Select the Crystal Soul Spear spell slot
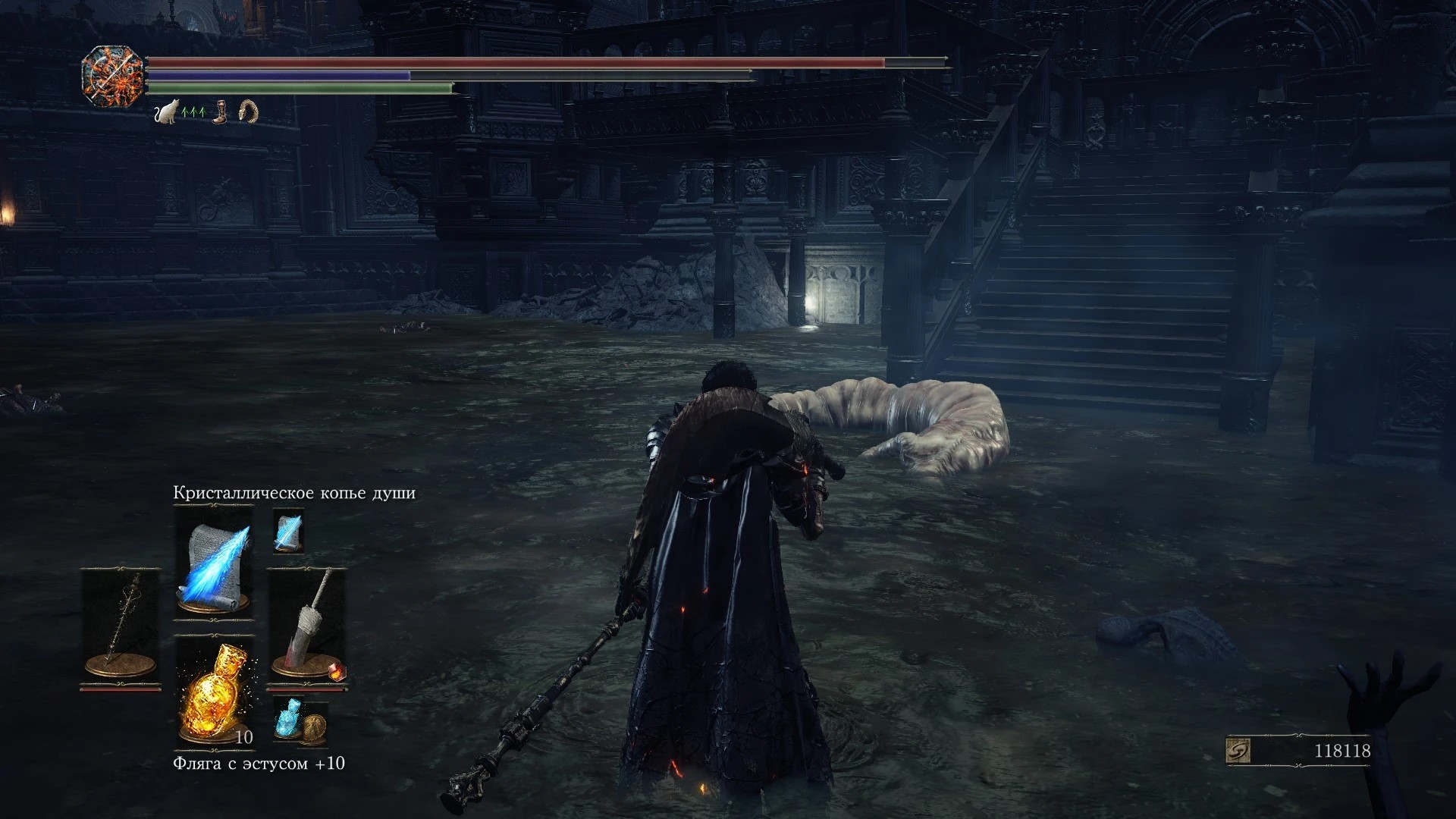 click(213, 561)
